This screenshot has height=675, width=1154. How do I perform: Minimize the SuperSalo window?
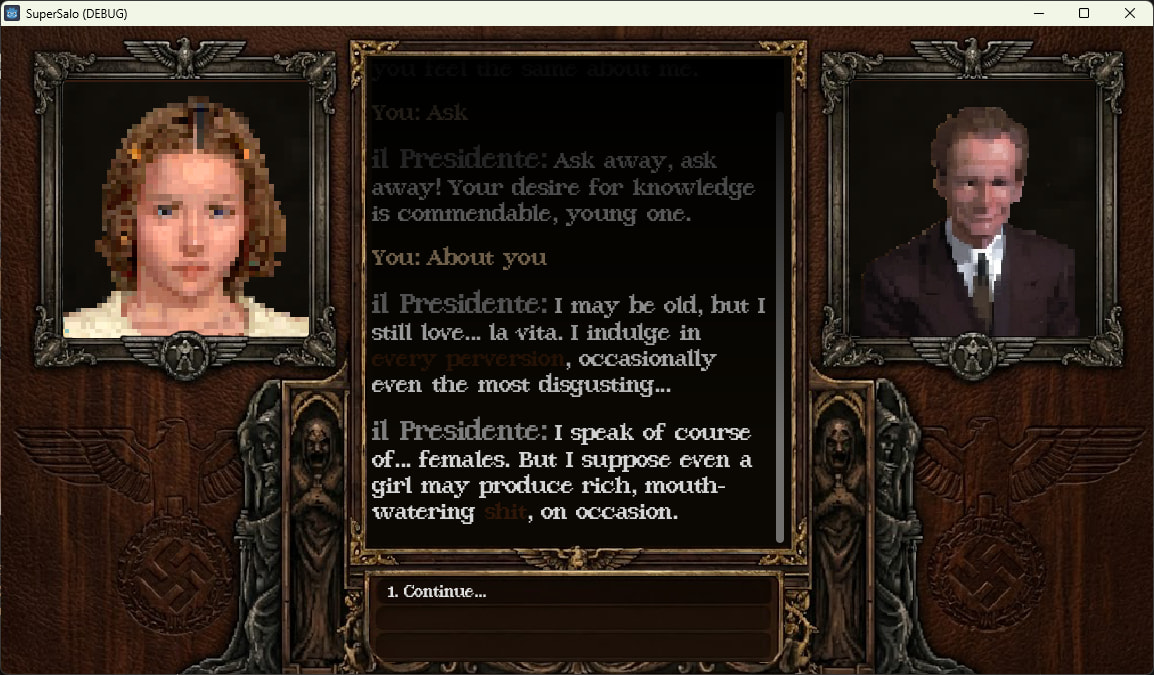coord(1038,13)
